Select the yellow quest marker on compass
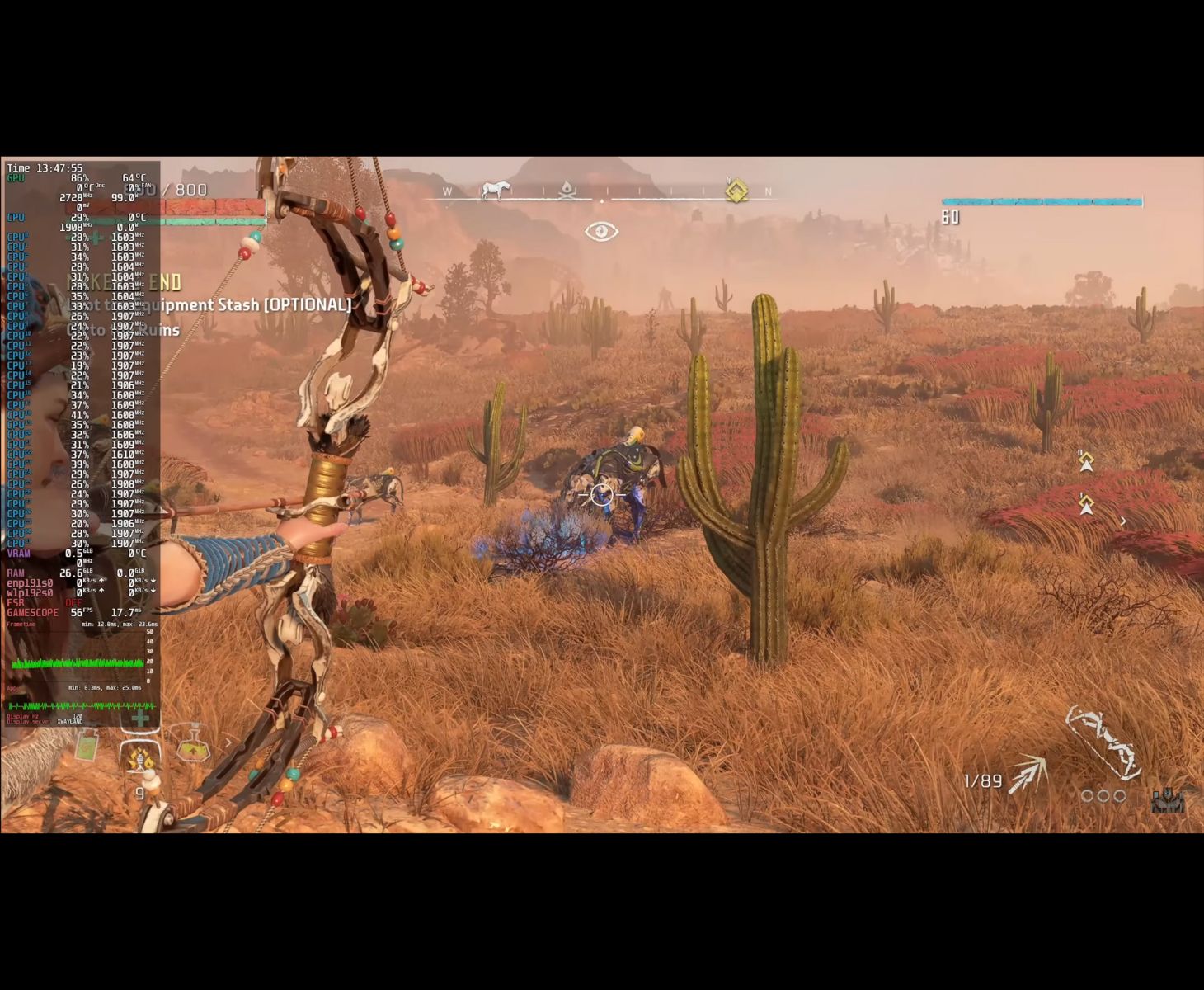The image size is (1204, 990). [736, 191]
